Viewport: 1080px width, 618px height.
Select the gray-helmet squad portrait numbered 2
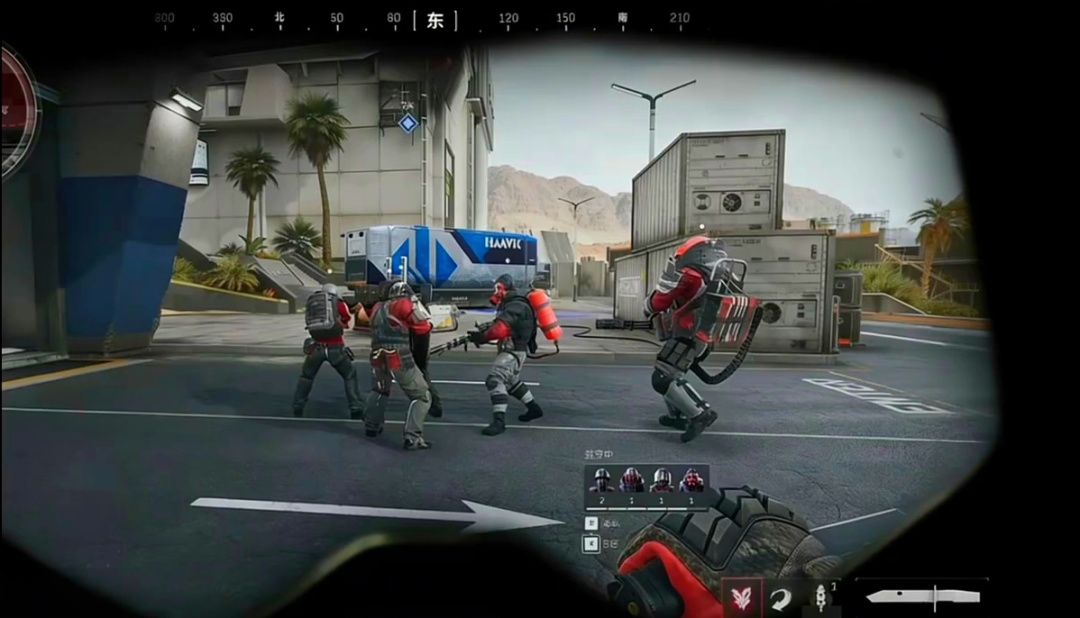click(601, 480)
